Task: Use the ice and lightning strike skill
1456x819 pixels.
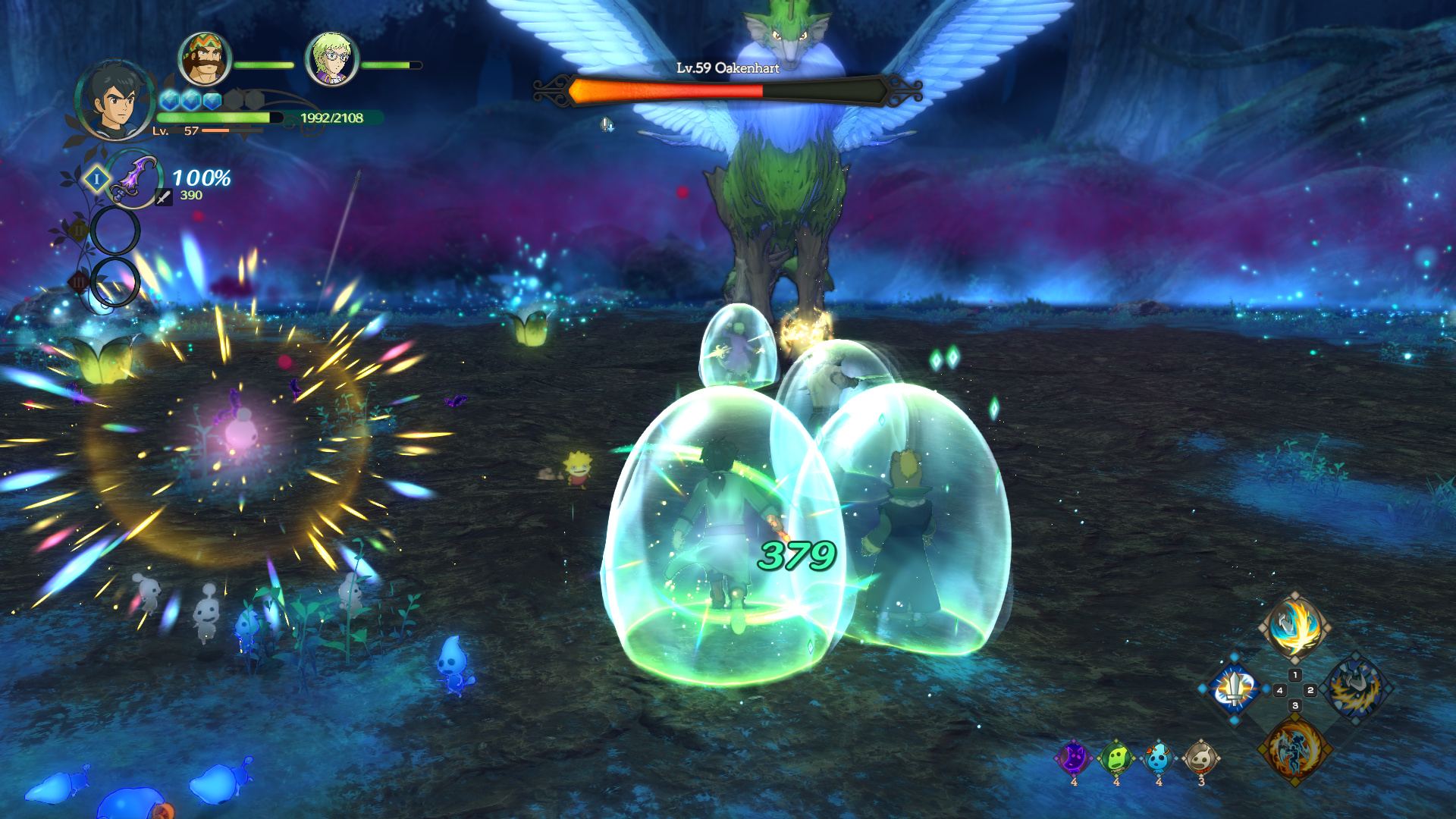Action: tap(1355, 689)
